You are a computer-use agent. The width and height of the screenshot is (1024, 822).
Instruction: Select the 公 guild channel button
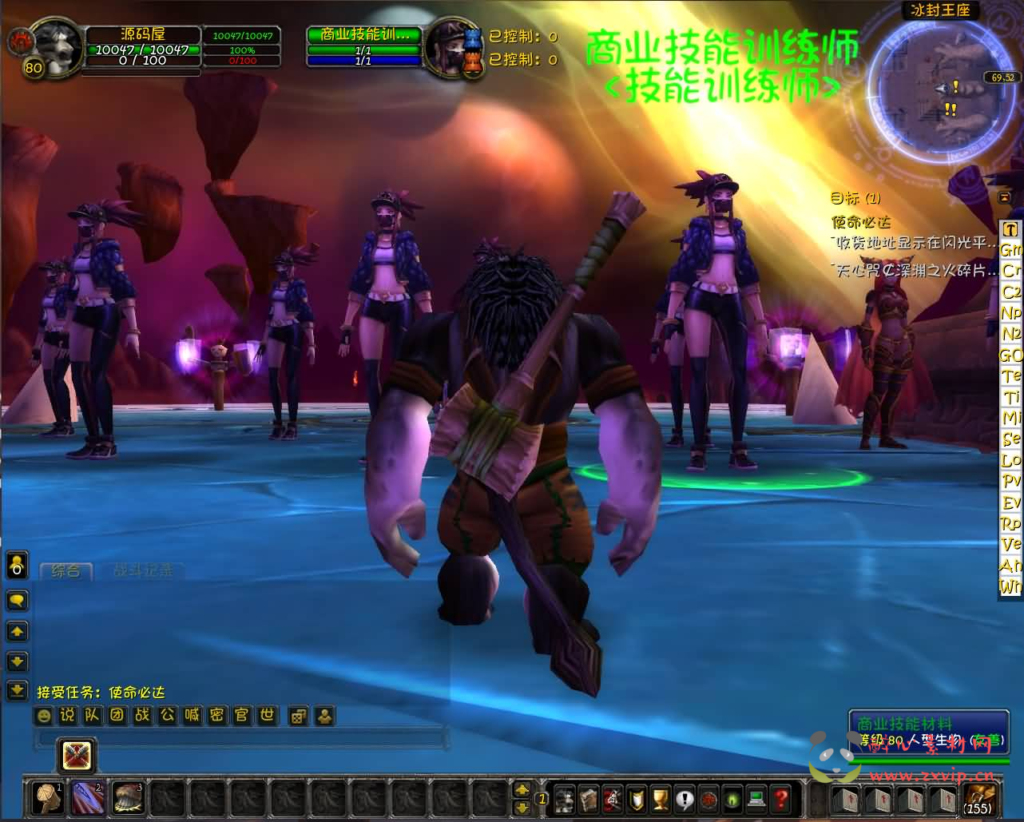(x=167, y=716)
